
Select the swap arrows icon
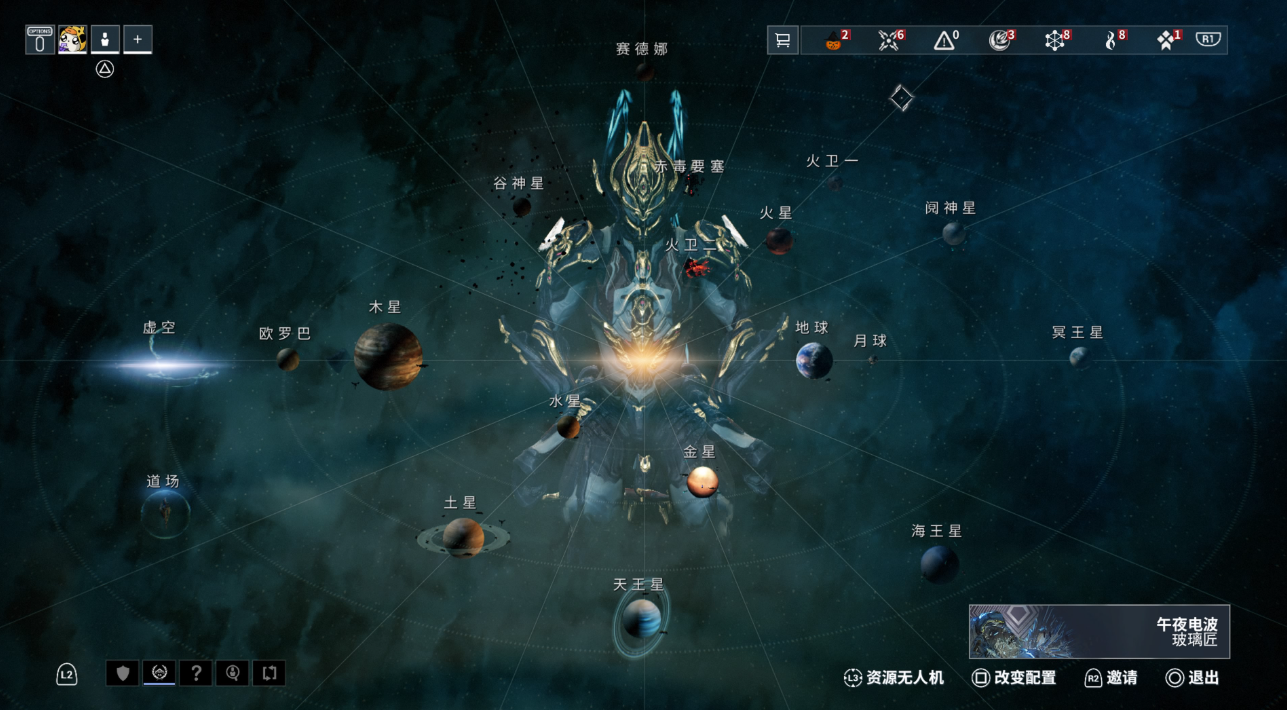point(269,673)
